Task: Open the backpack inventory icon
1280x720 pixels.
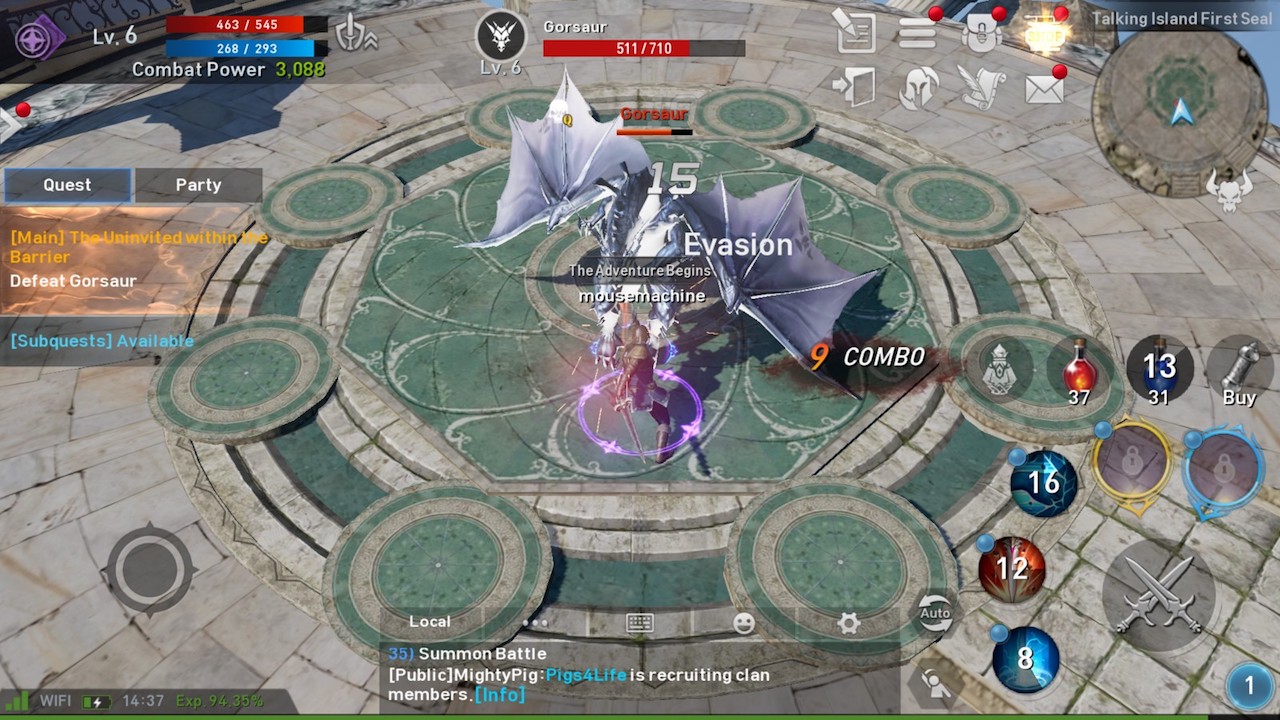Action: pos(982,32)
